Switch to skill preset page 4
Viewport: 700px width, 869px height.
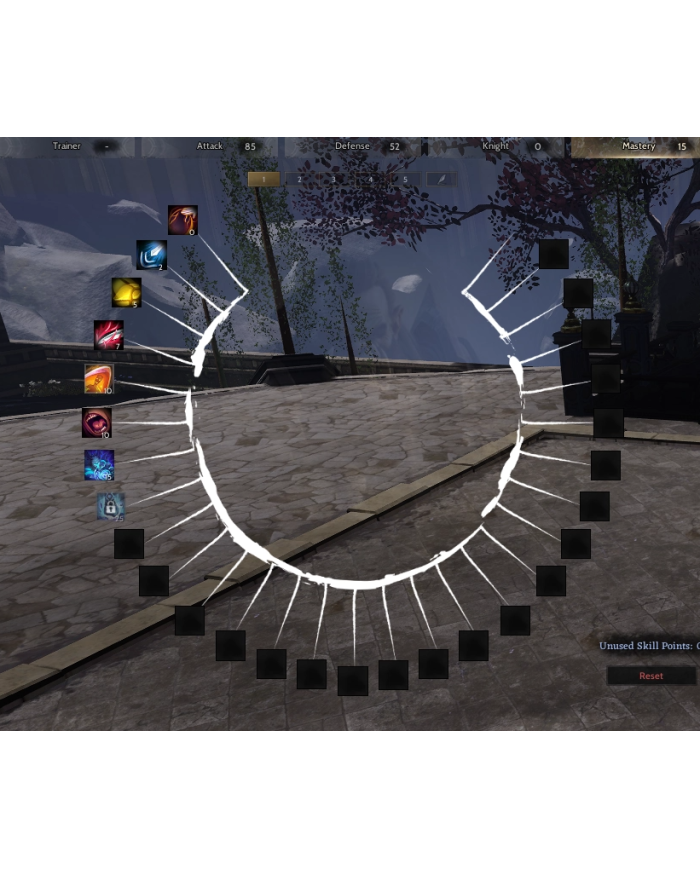tap(370, 179)
